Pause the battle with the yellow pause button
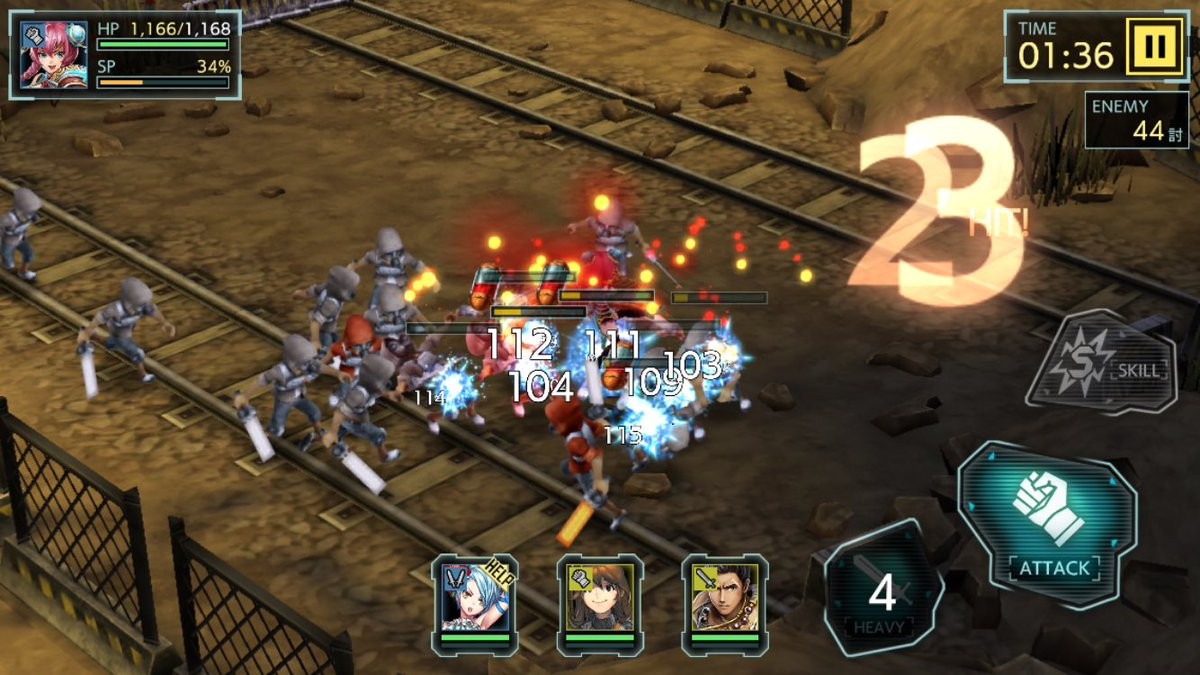The height and width of the screenshot is (675, 1200). tap(1156, 48)
